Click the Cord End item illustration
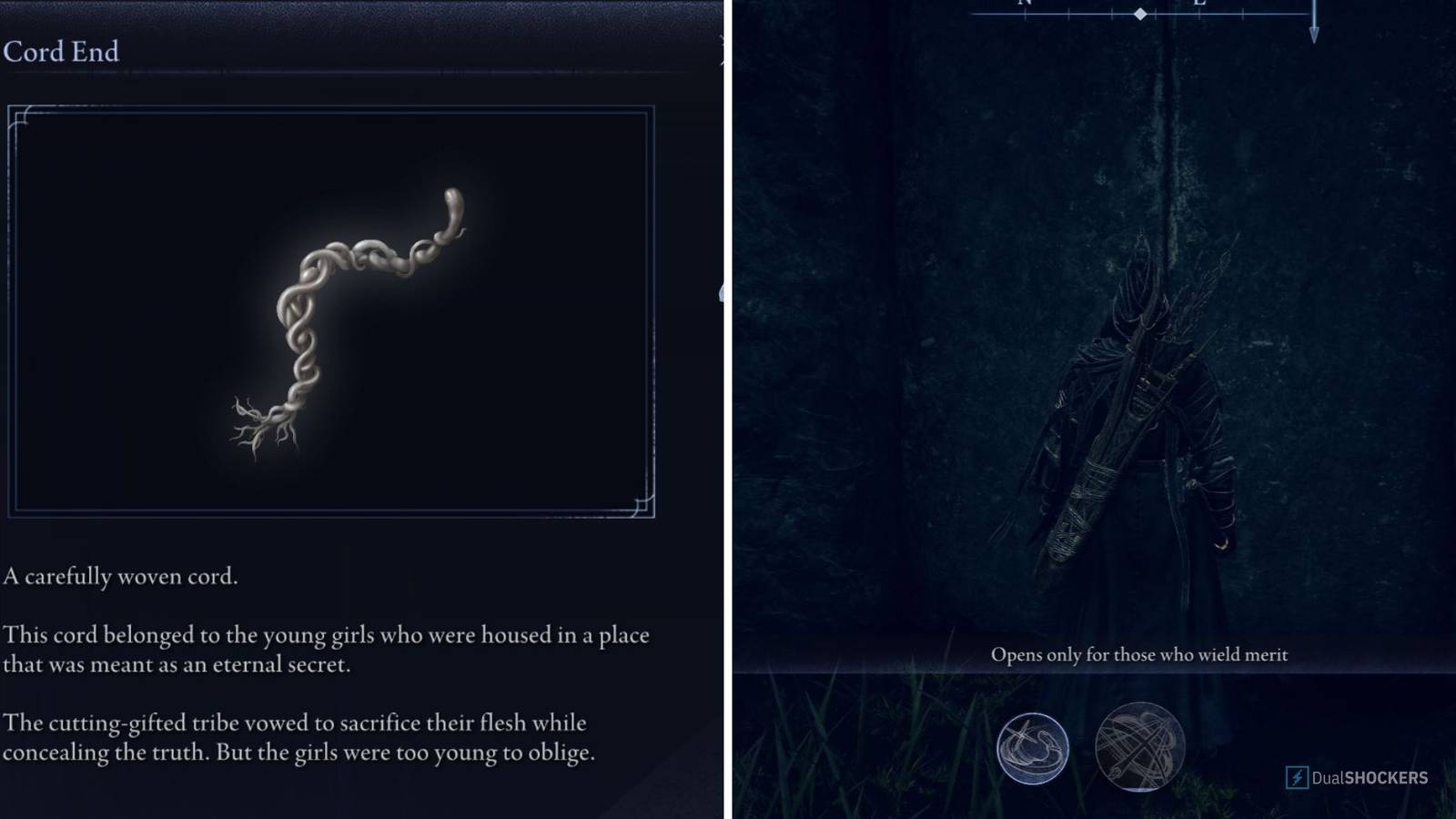 346,318
